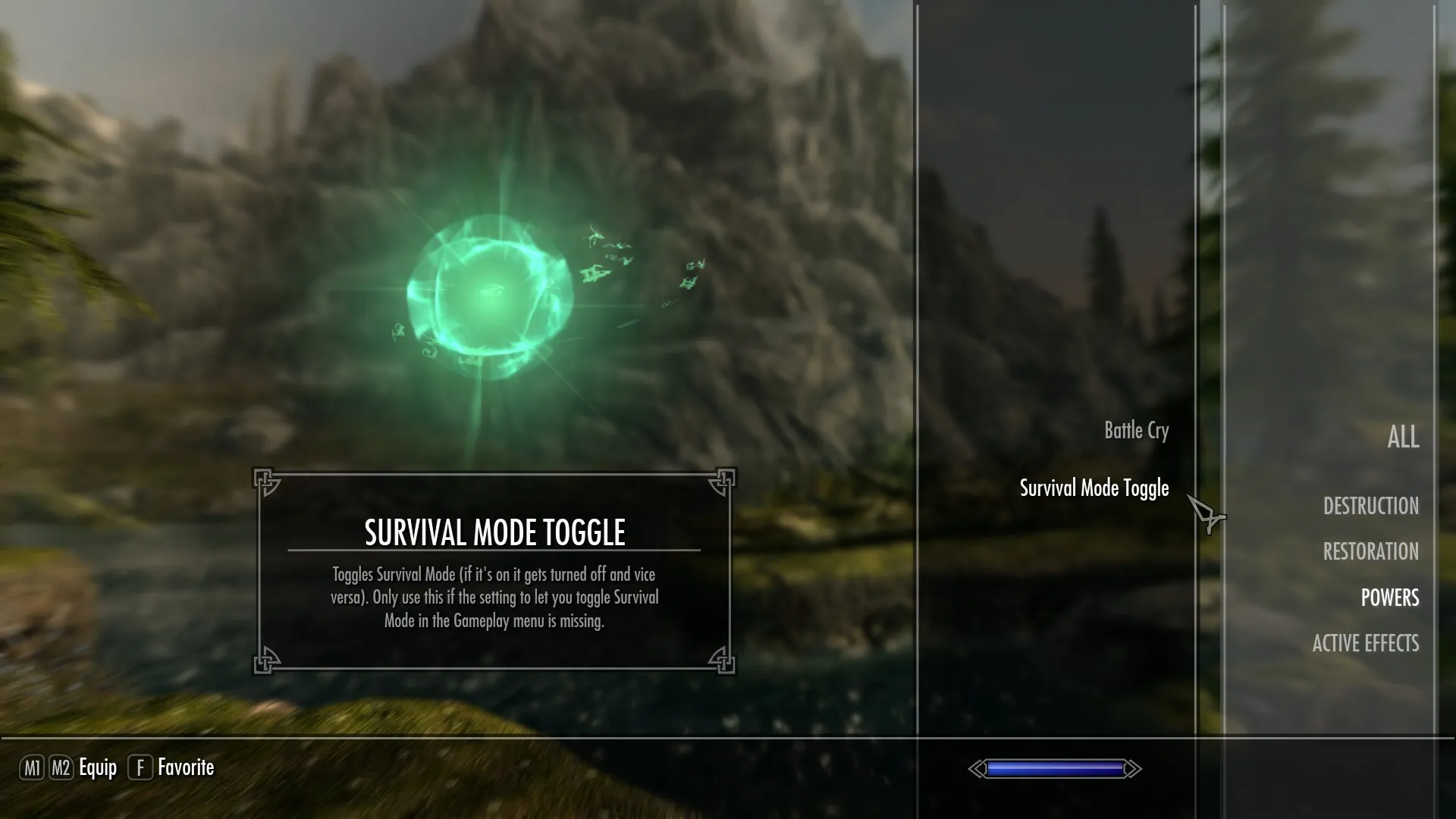The height and width of the screenshot is (819, 1456).
Task: Show the ALL magic category
Action: (1402, 438)
